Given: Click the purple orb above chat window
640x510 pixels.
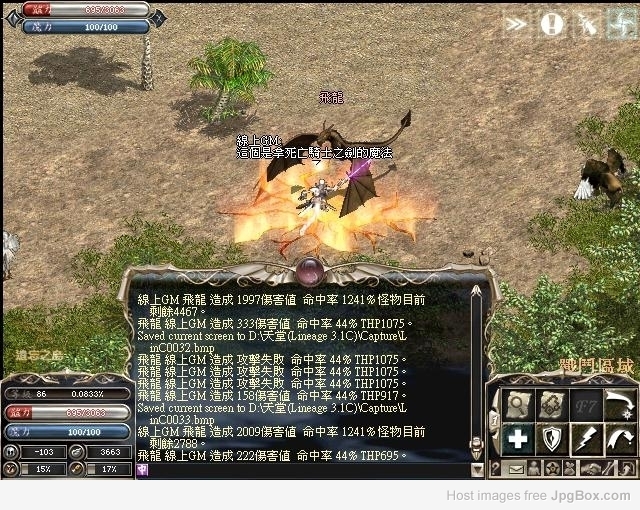Looking at the screenshot, I should pos(310,268).
